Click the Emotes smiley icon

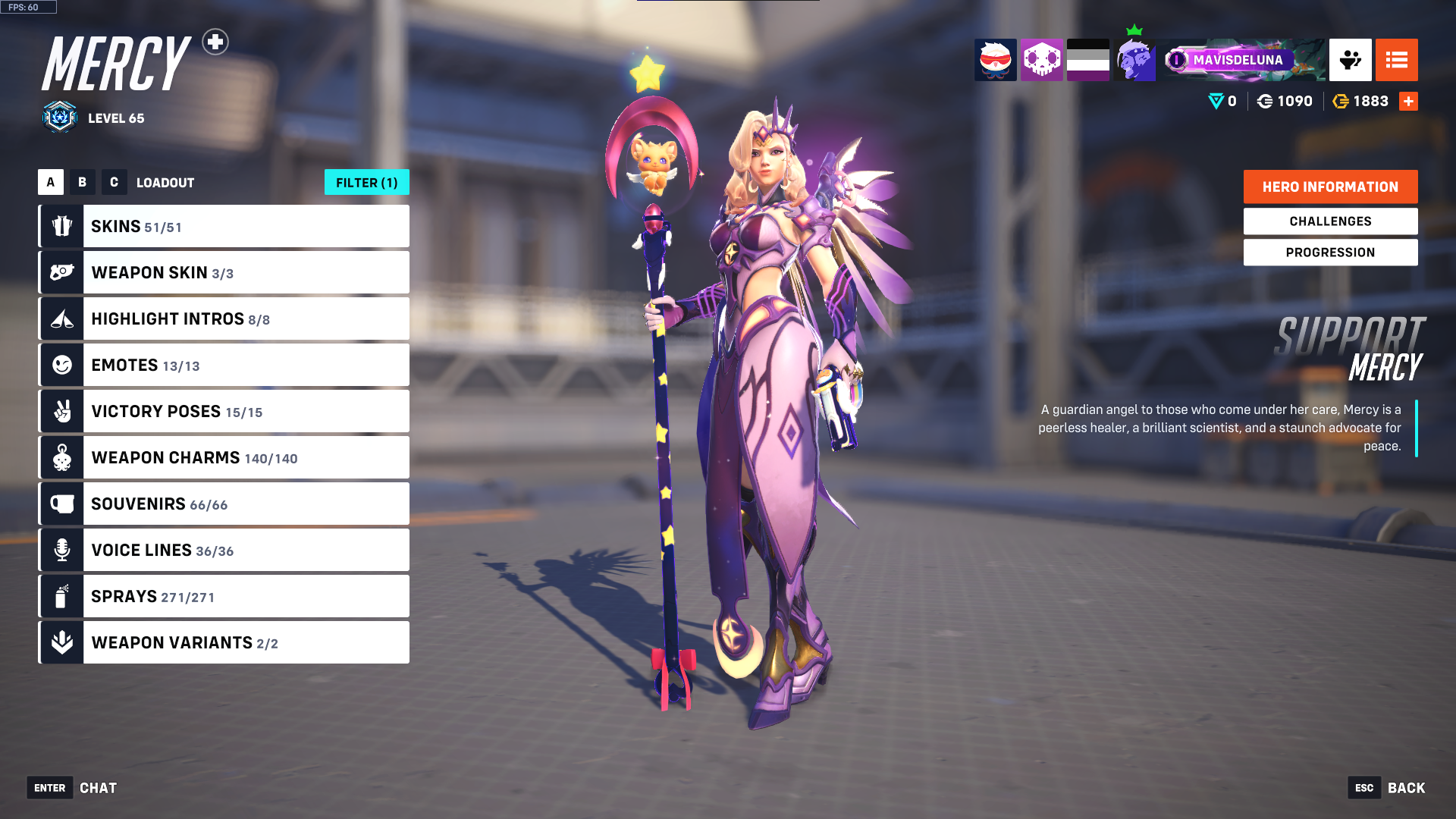click(x=61, y=365)
